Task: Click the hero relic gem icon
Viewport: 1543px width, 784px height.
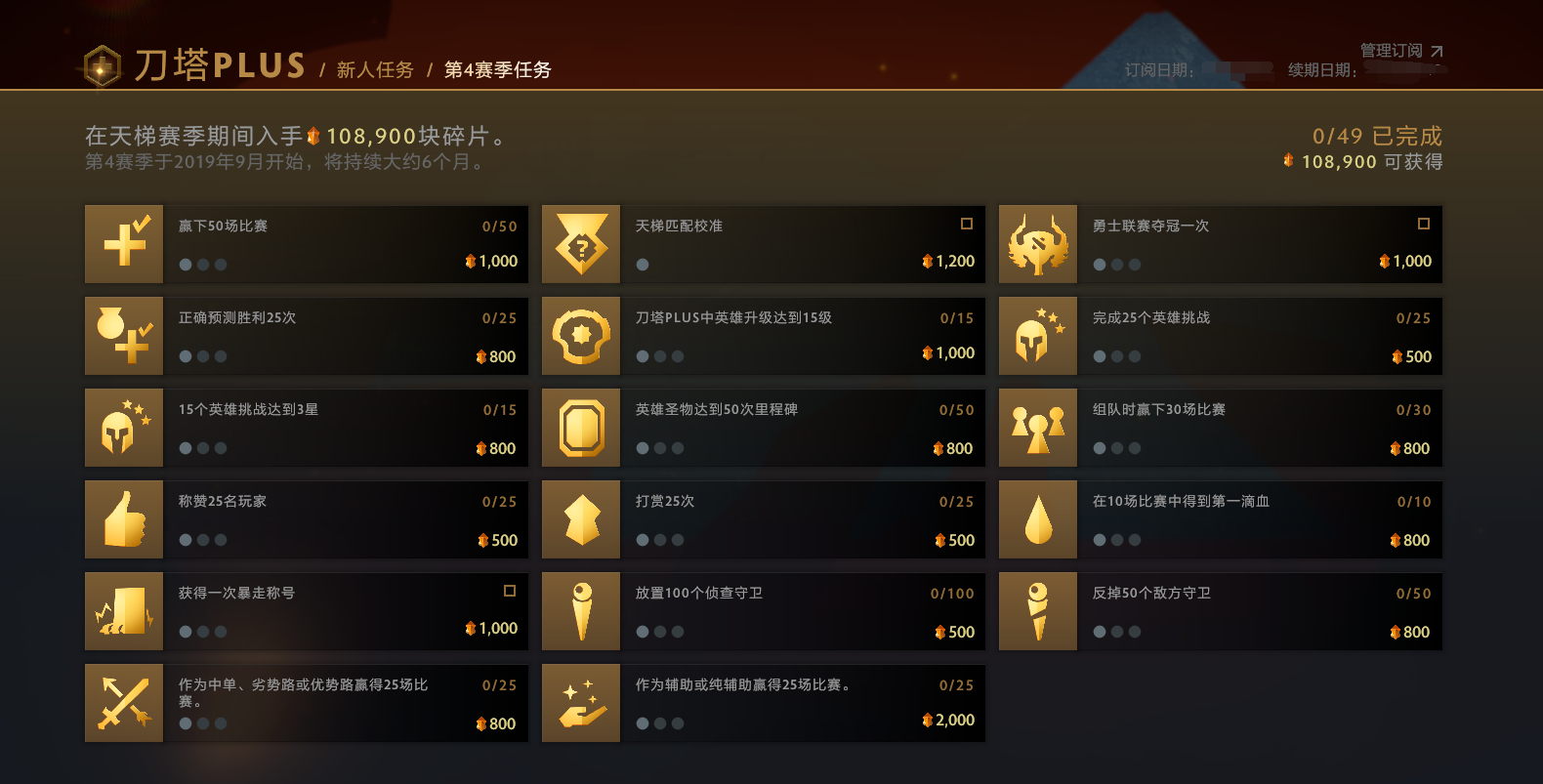Action: tap(581, 428)
